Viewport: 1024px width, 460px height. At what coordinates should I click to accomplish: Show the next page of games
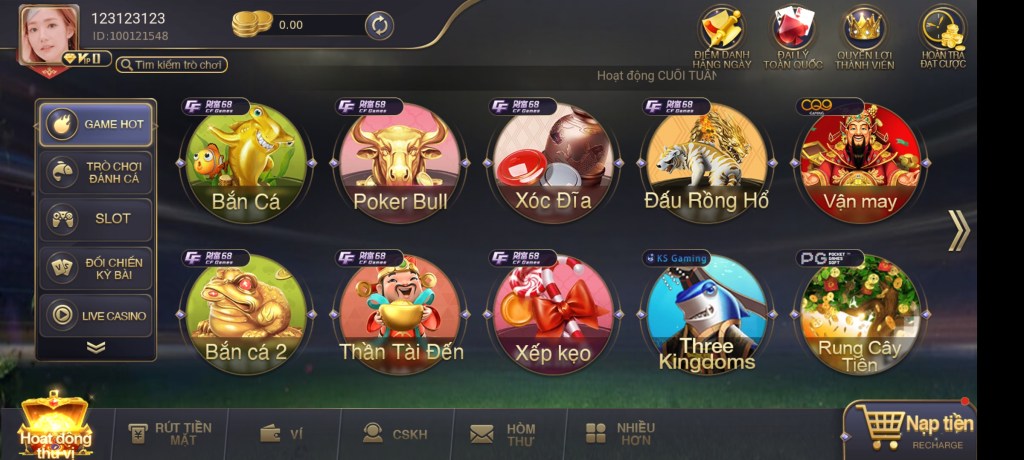pyautogui.click(x=958, y=230)
